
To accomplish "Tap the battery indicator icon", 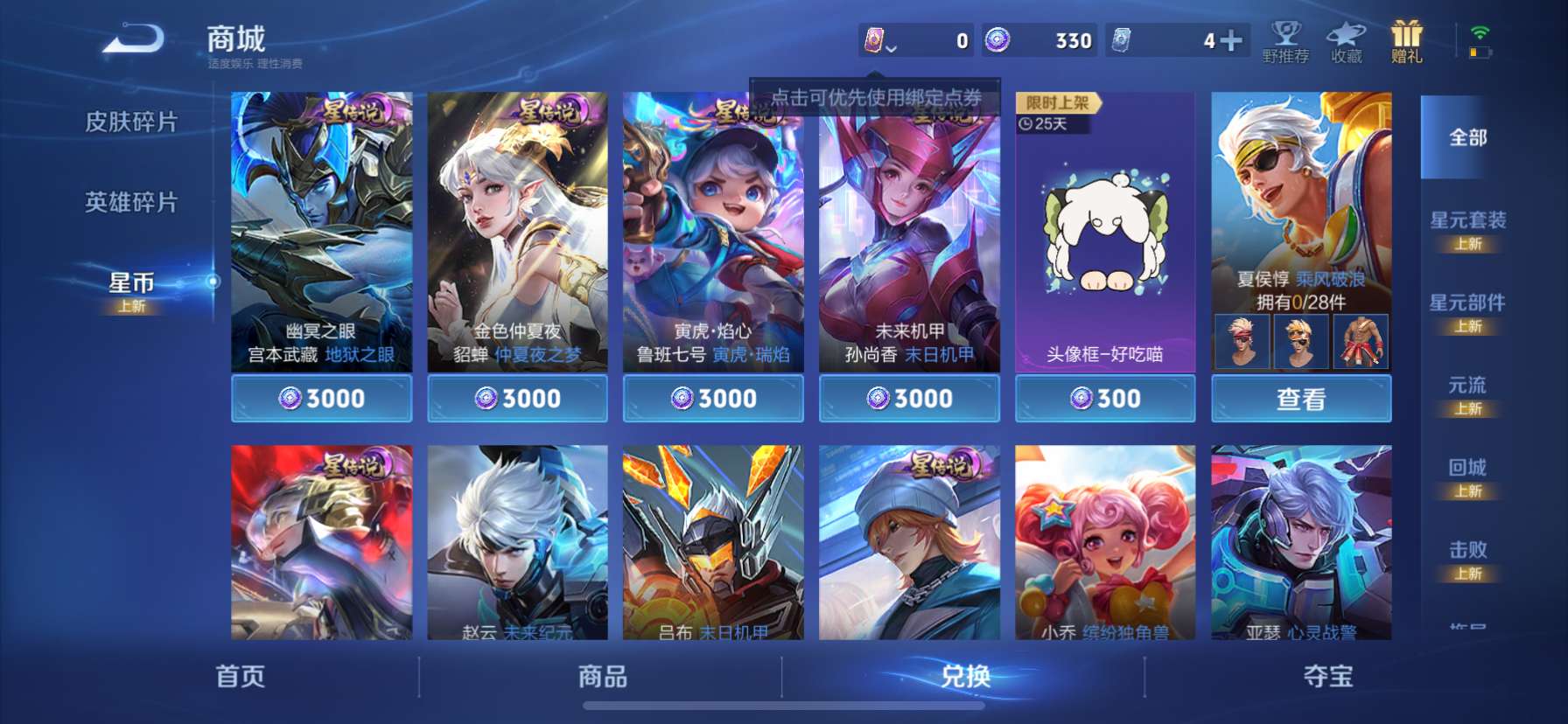I will [1477, 54].
